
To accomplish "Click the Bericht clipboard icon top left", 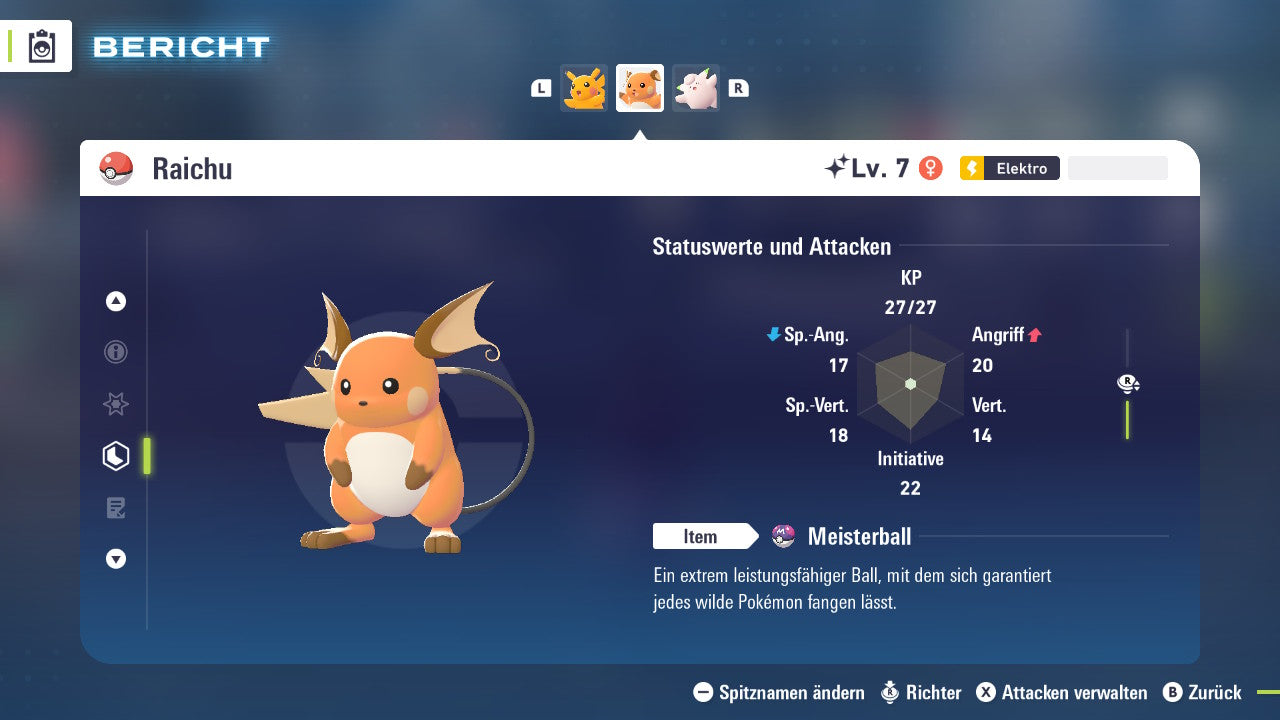I will (41, 46).
